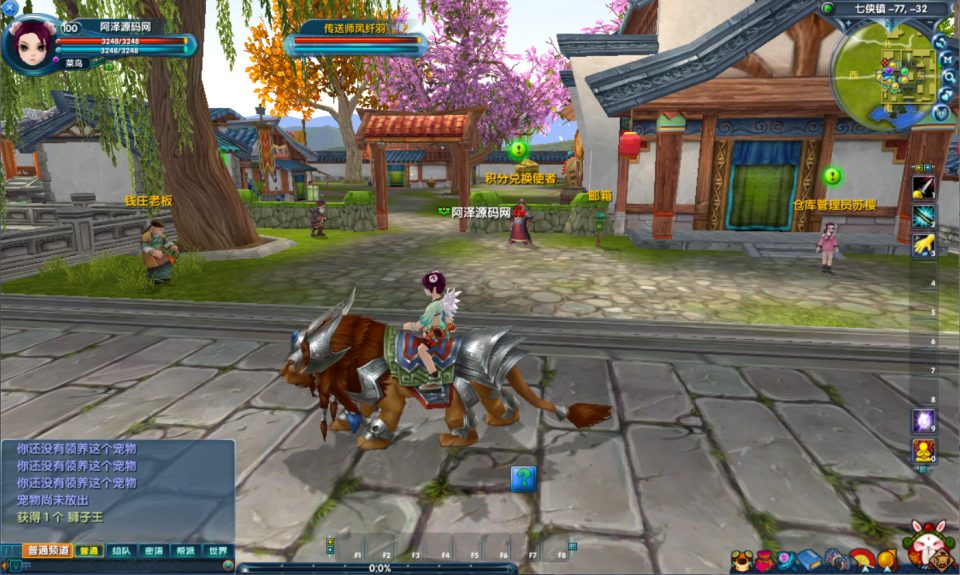Activate the sword skill in slot 1
Viewport: 960px width, 575px height.
point(923,186)
